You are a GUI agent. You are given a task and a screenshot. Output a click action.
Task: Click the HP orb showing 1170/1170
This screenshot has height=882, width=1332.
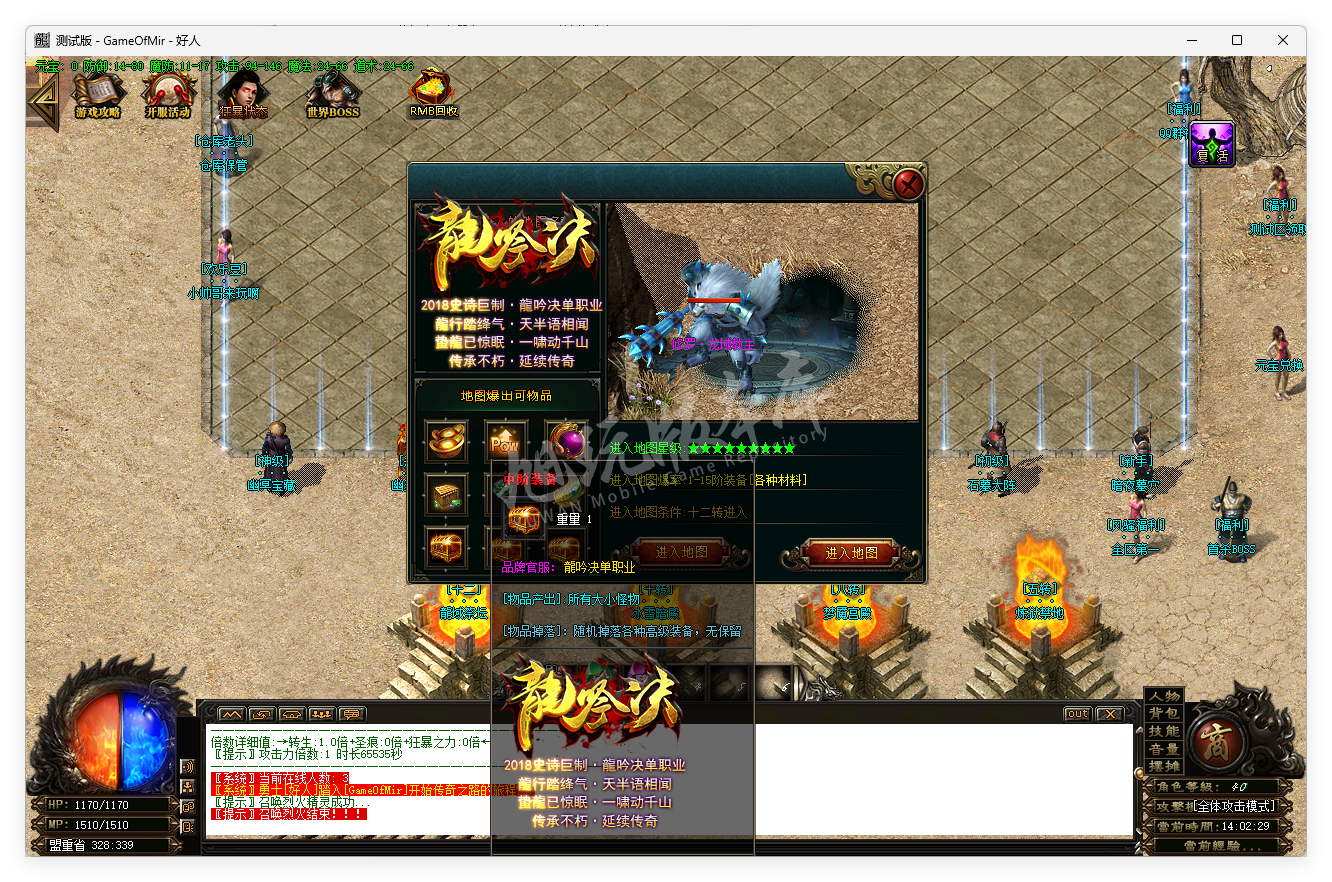(x=100, y=803)
